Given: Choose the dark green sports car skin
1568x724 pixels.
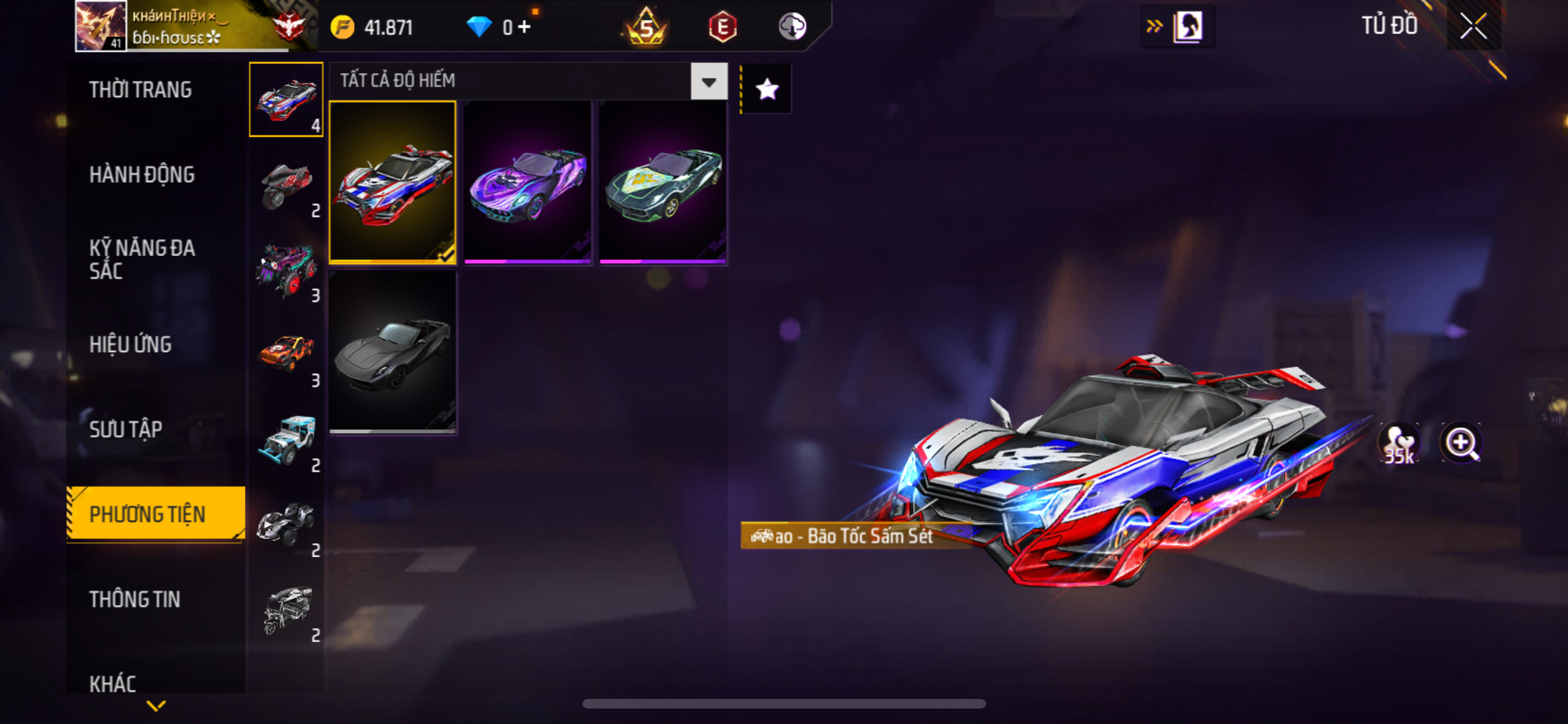Looking at the screenshot, I should click(x=662, y=182).
